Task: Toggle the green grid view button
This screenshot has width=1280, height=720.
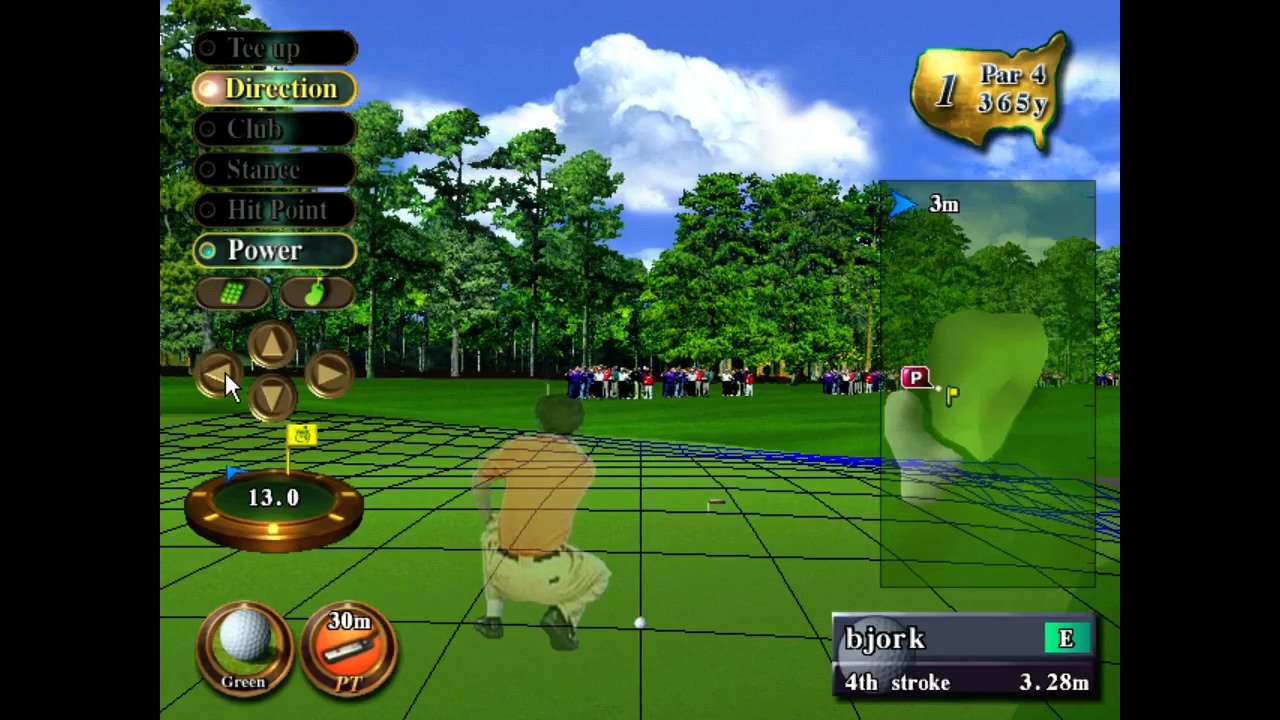Action: [x=232, y=293]
